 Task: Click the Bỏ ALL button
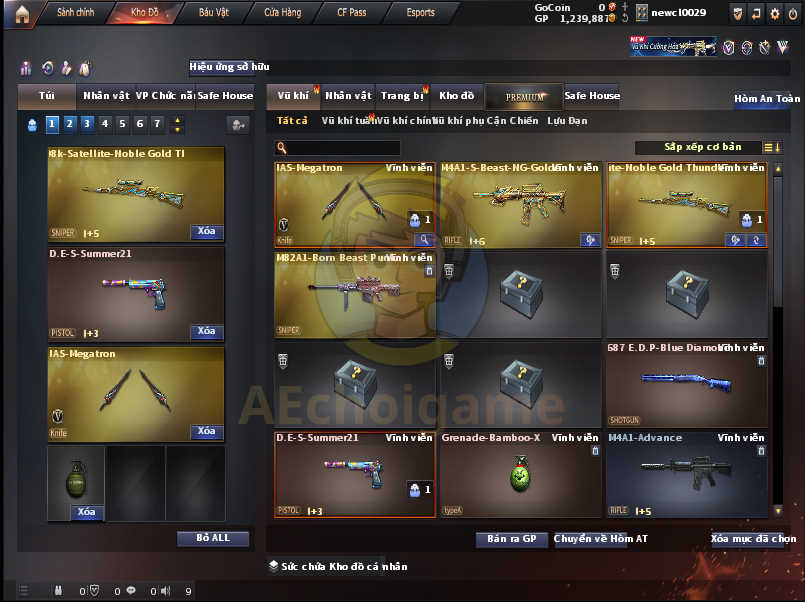212,538
